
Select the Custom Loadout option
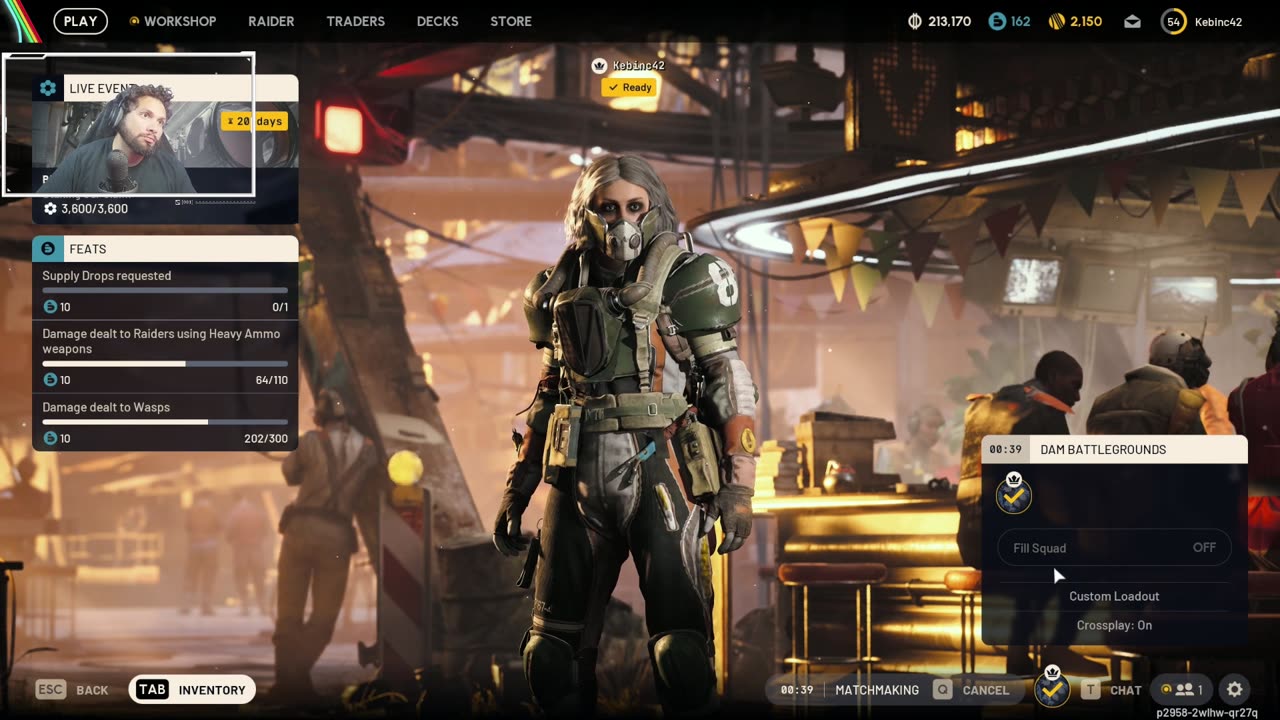(x=1114, y=596)
